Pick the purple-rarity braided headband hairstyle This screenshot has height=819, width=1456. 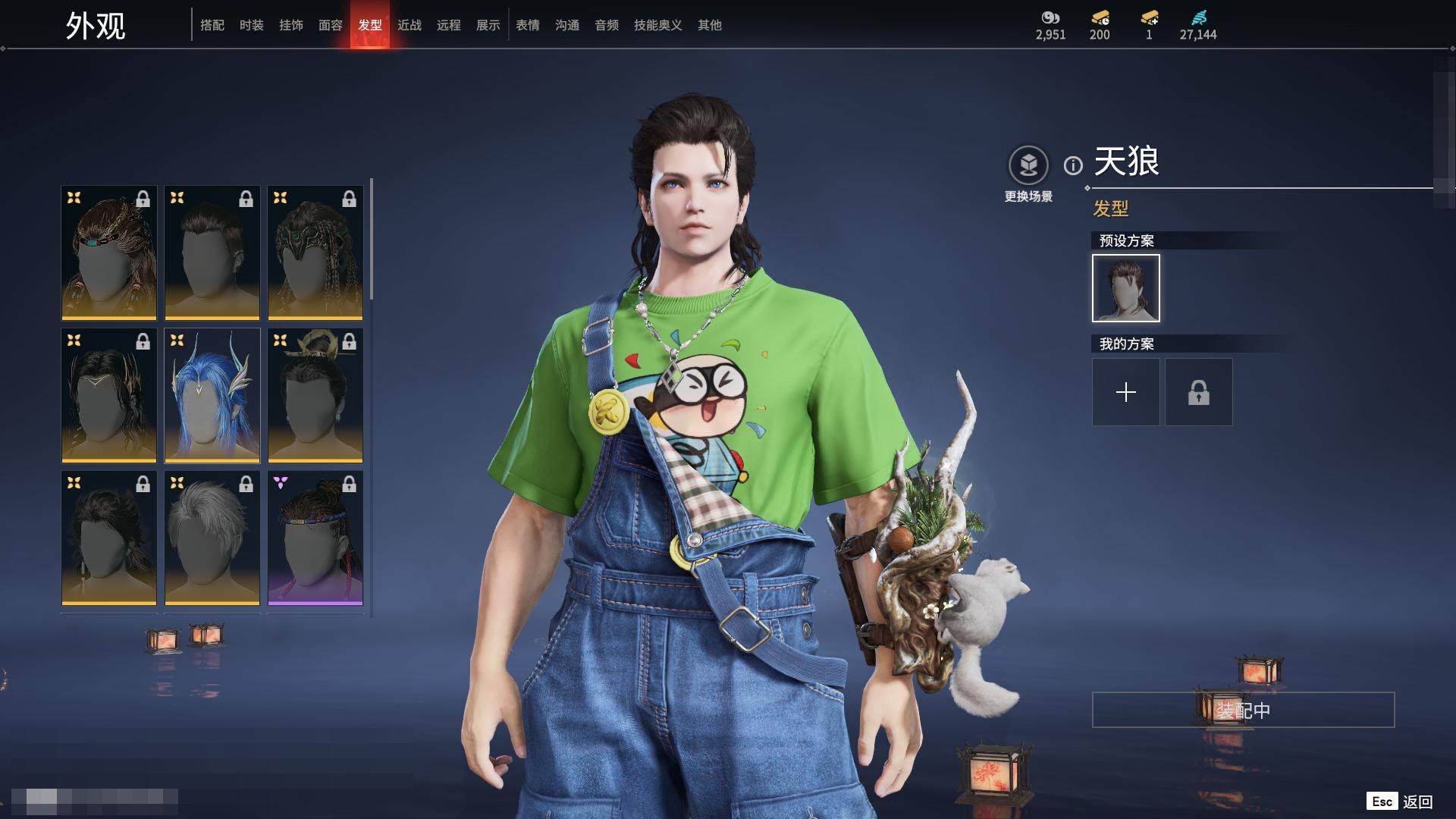pos(315,538)
